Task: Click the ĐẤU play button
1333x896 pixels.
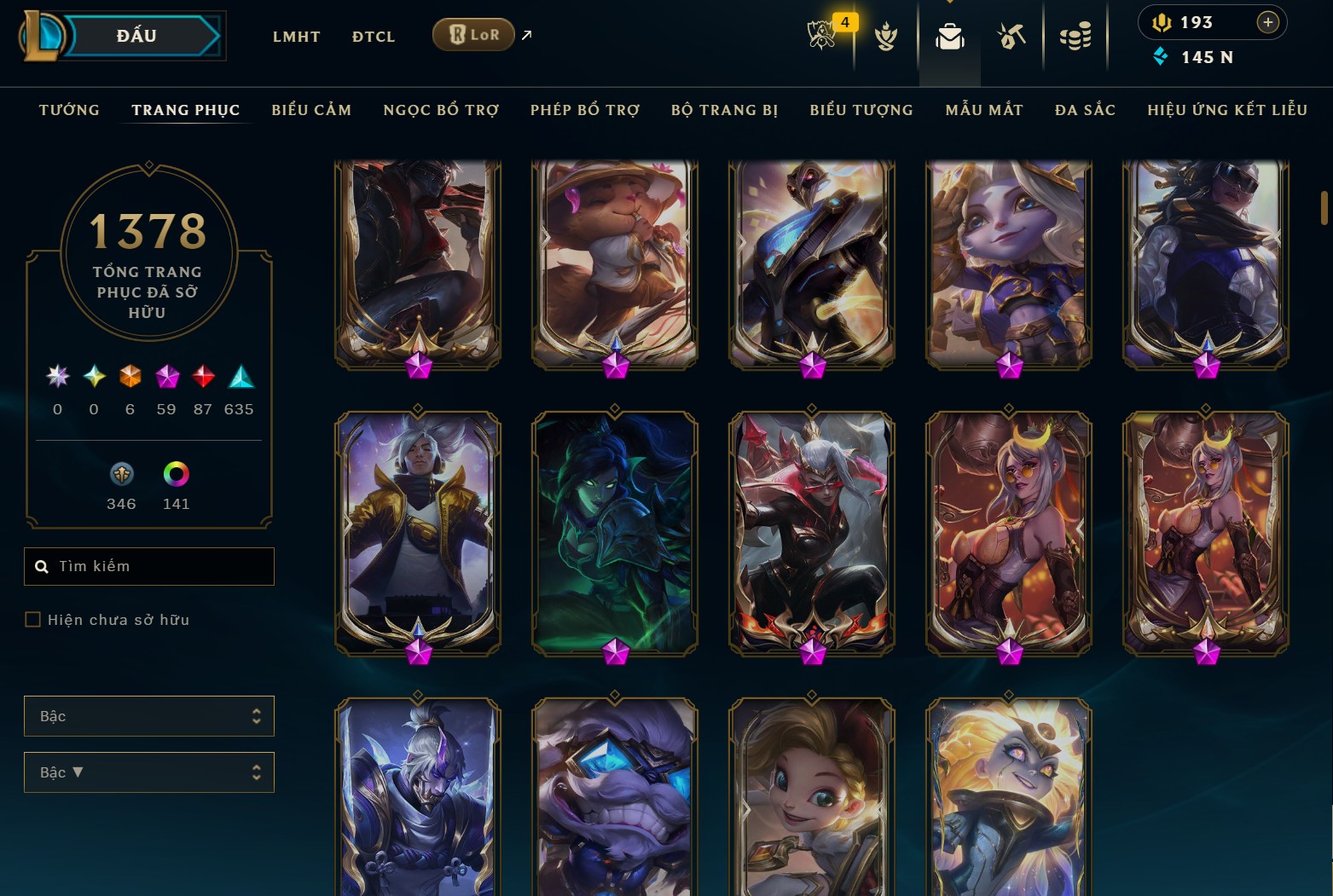Action: (139, 36)
